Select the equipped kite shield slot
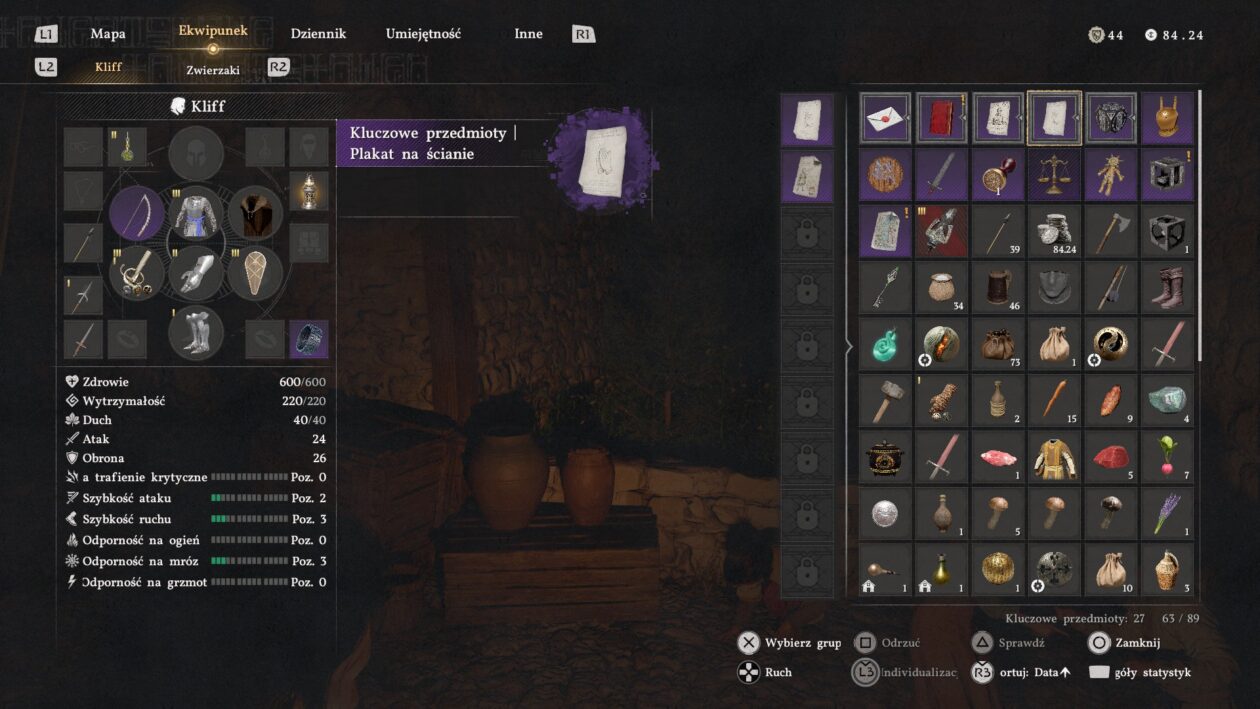 255,273
